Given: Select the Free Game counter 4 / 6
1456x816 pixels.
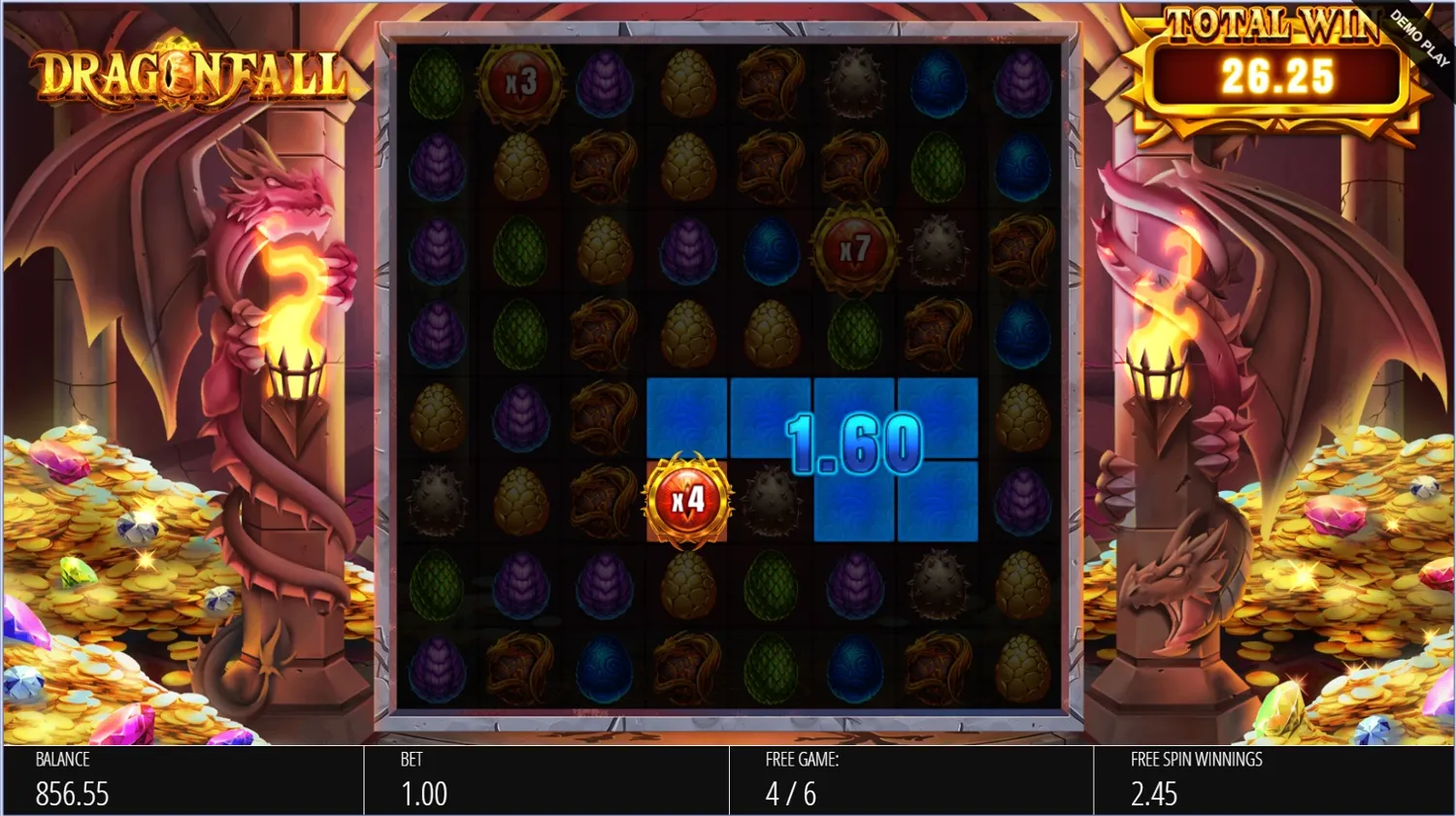Looking at the screenshot, I should click(789, 794).
